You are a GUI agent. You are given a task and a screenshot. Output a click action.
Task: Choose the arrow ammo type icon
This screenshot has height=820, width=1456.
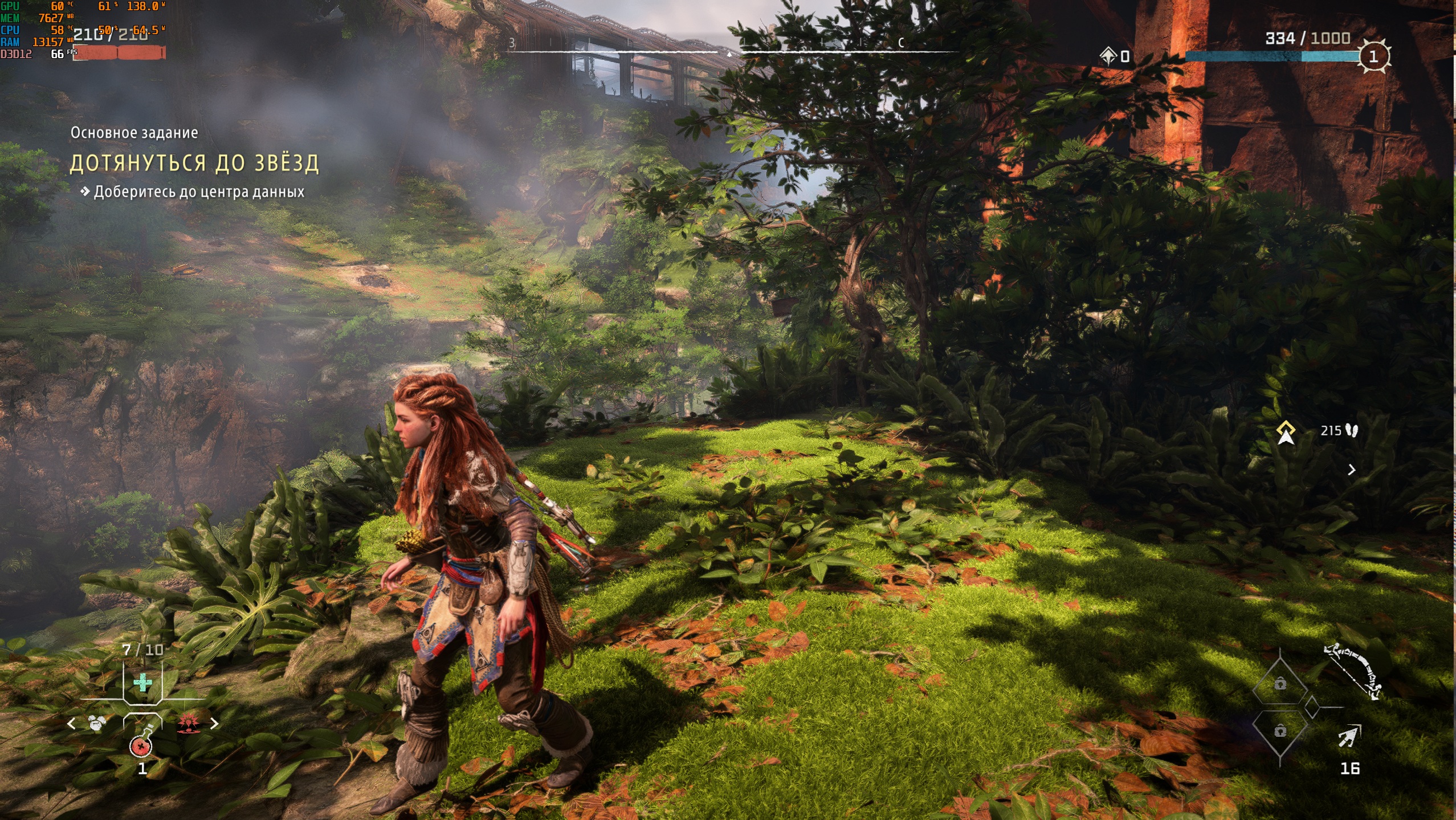click(1349, 737)
